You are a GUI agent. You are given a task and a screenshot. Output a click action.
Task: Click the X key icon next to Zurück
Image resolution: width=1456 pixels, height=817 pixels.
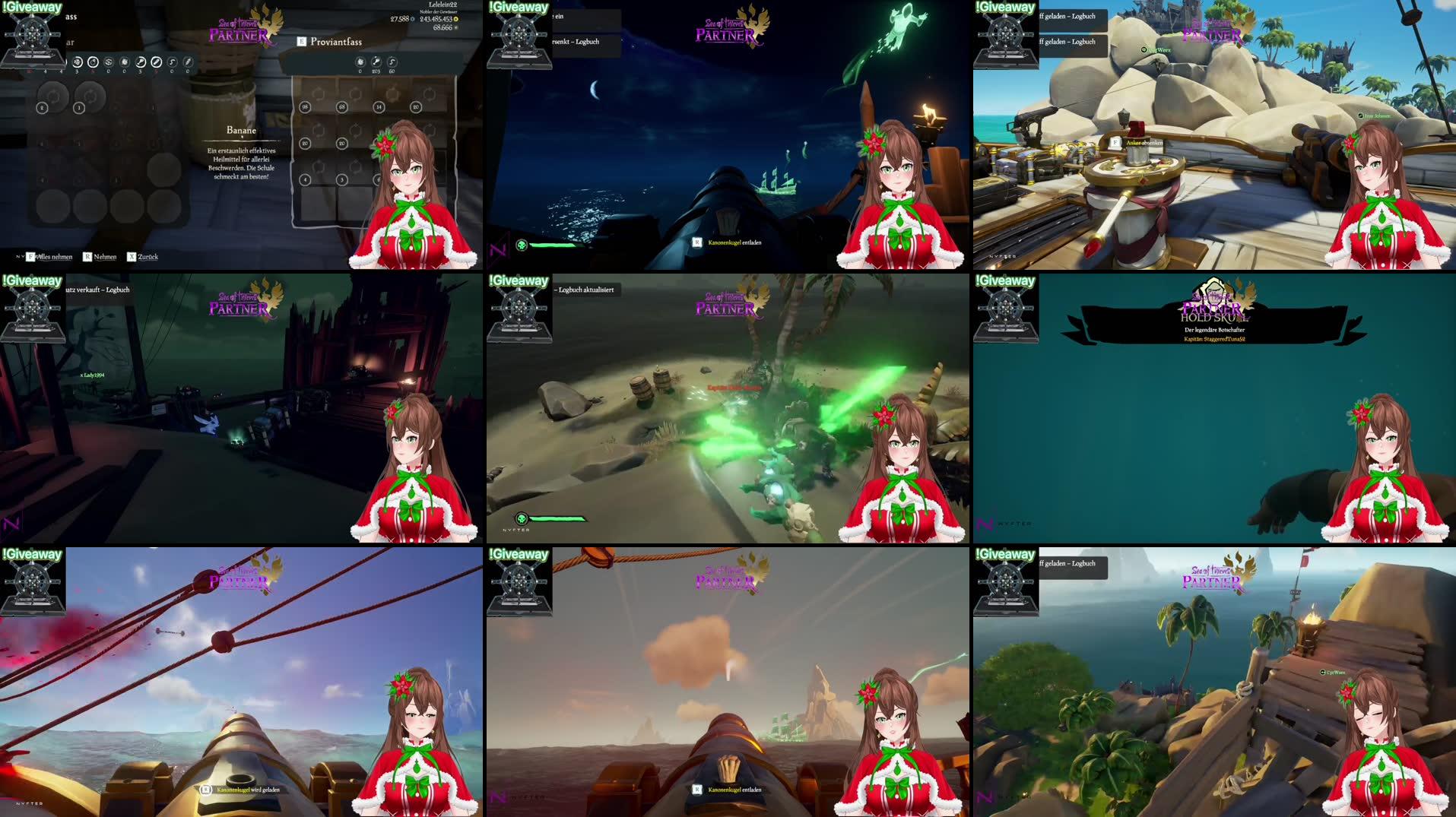point(132,257)
